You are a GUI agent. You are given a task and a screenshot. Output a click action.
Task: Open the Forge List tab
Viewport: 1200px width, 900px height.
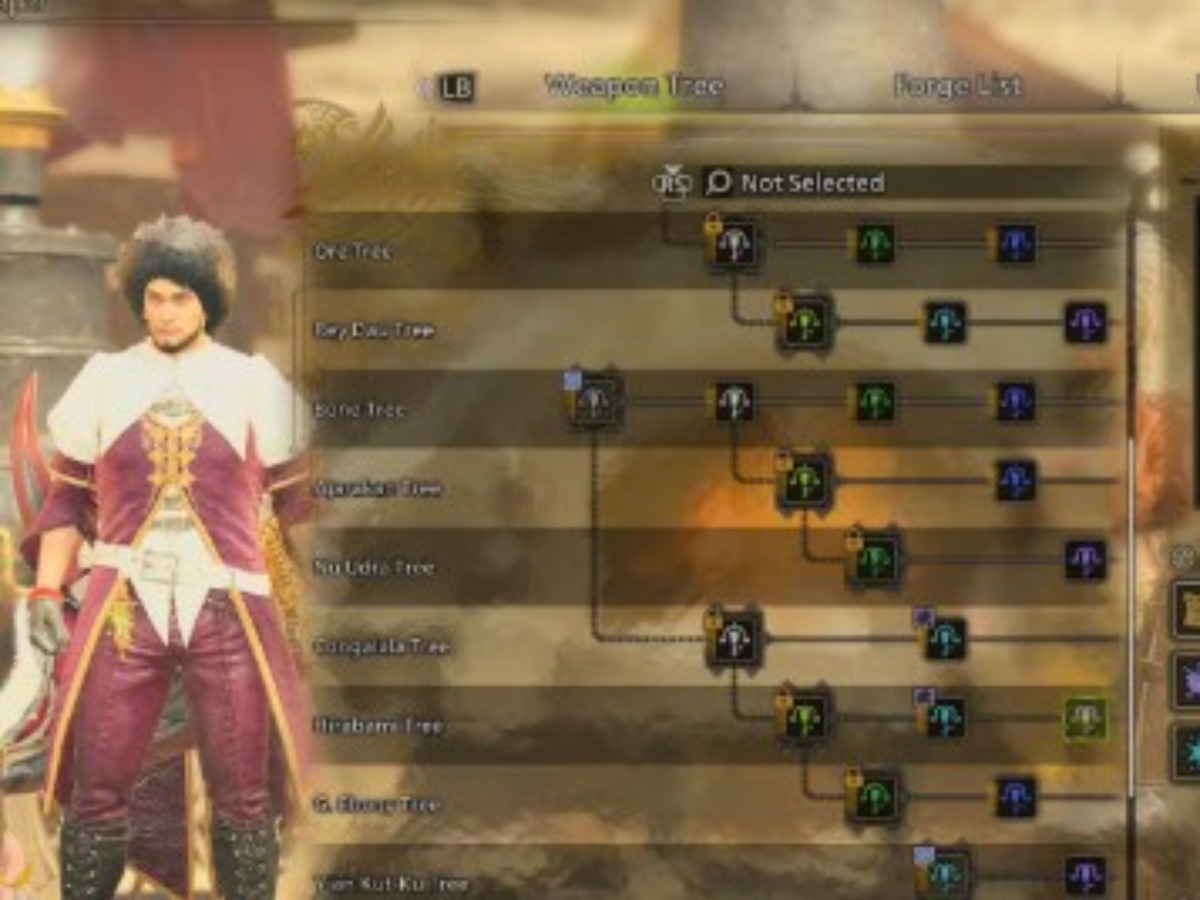coord(957,87)
